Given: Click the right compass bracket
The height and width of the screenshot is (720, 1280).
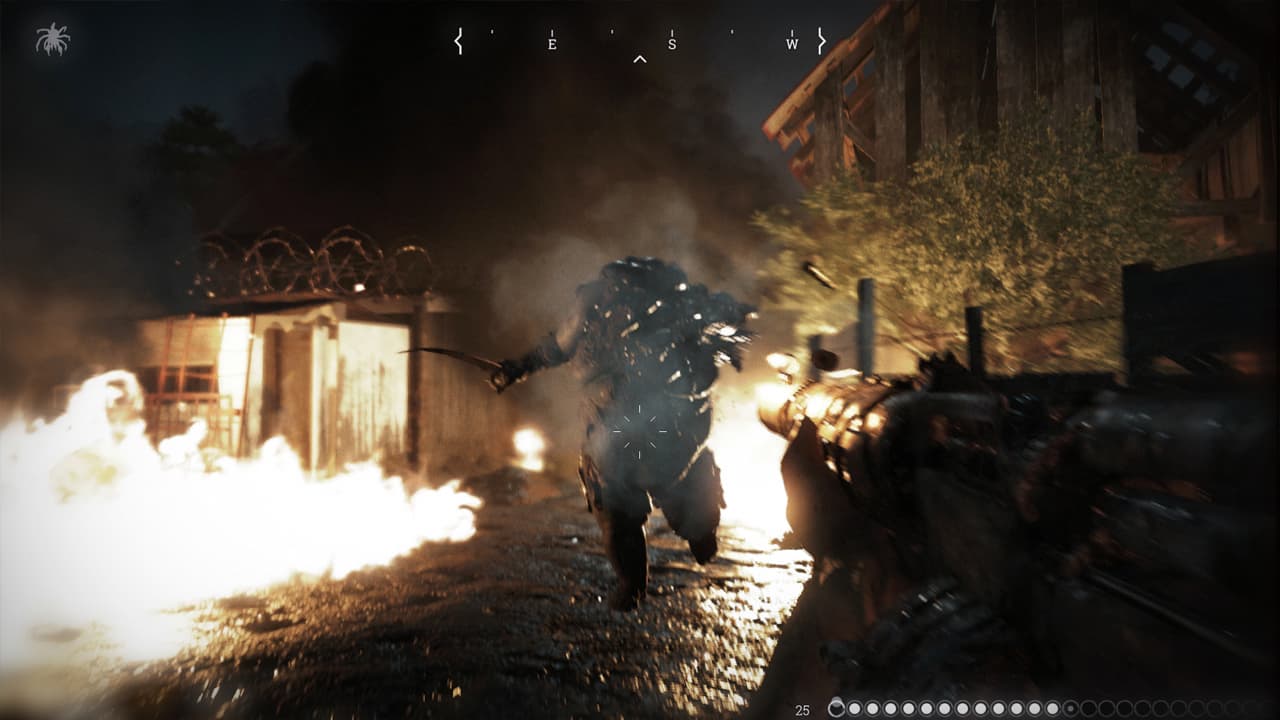Looking at the screenshot, I should [x=822, y=40].
